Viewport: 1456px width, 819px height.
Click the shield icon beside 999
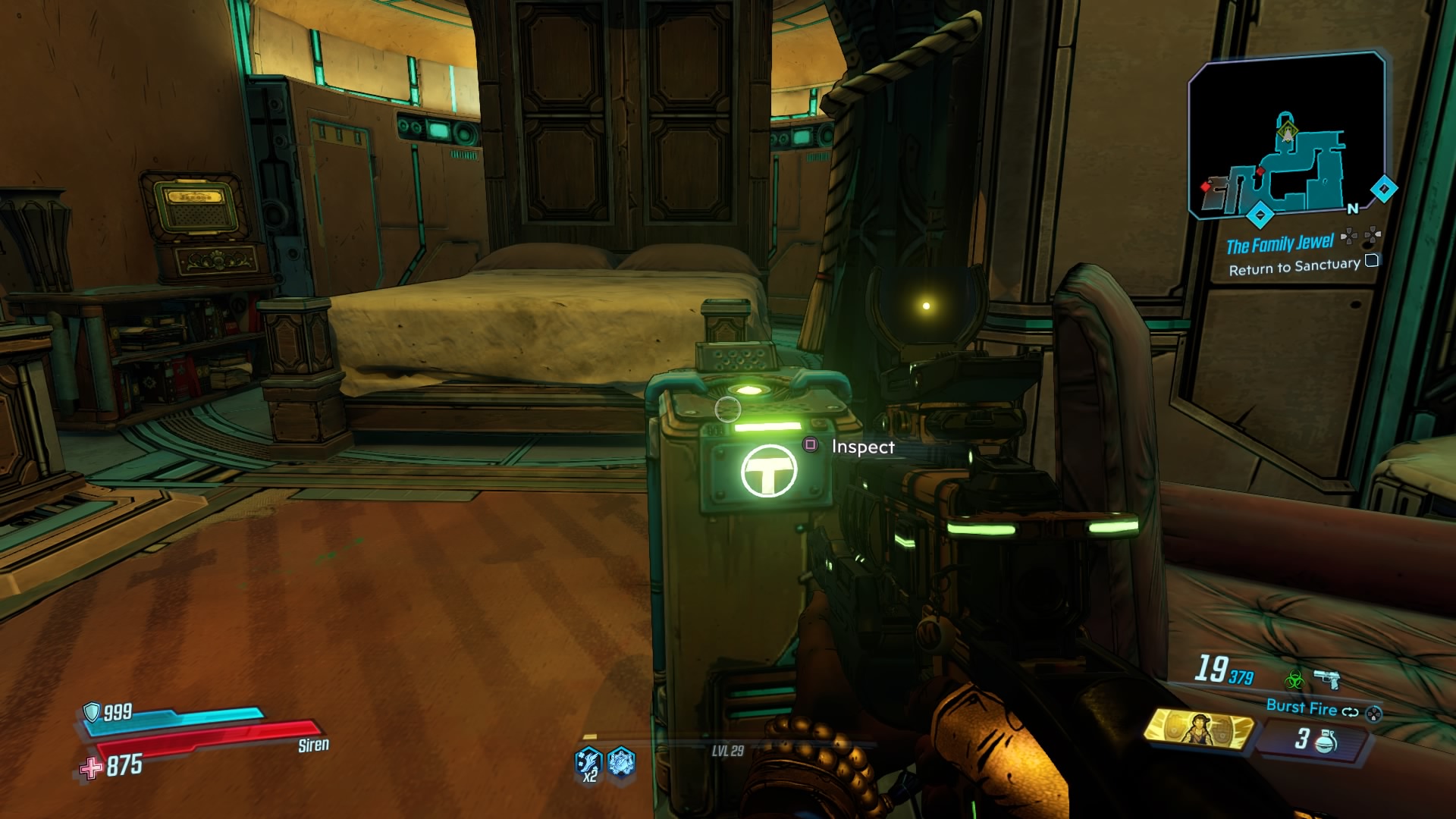pyautogui.click(x=93, y=713)
